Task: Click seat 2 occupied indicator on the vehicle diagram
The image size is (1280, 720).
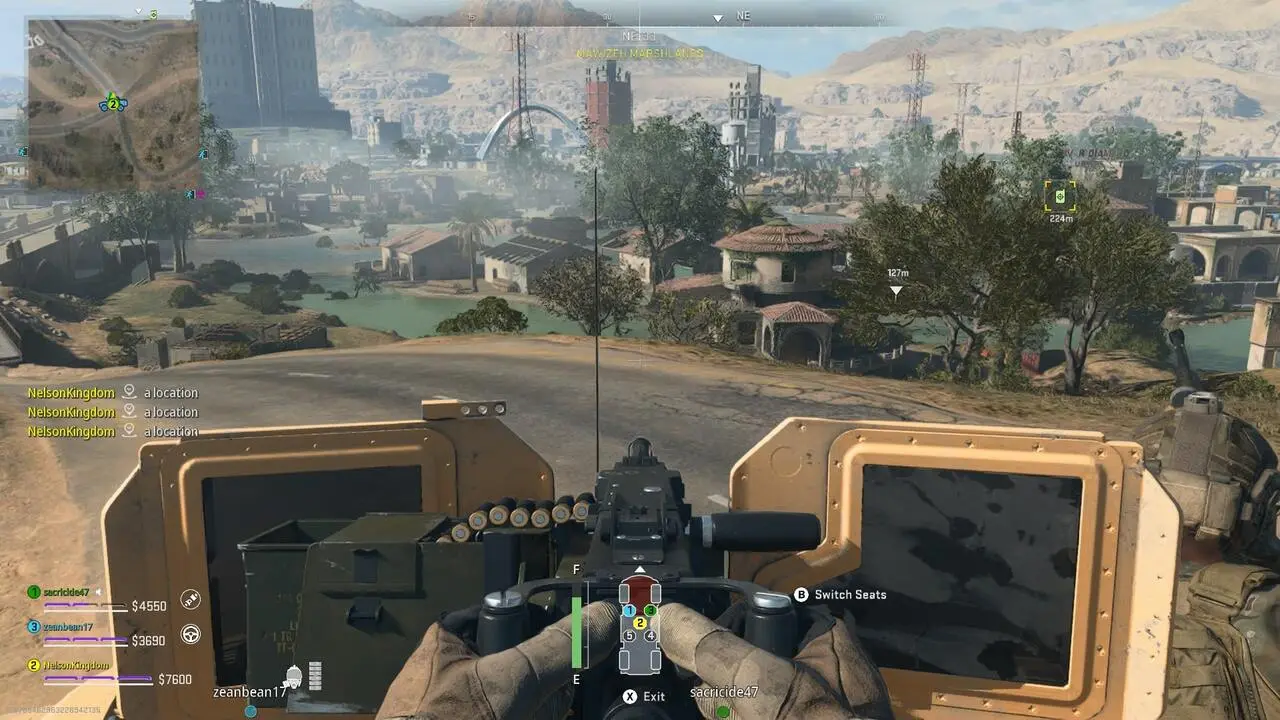Action: 640,623
